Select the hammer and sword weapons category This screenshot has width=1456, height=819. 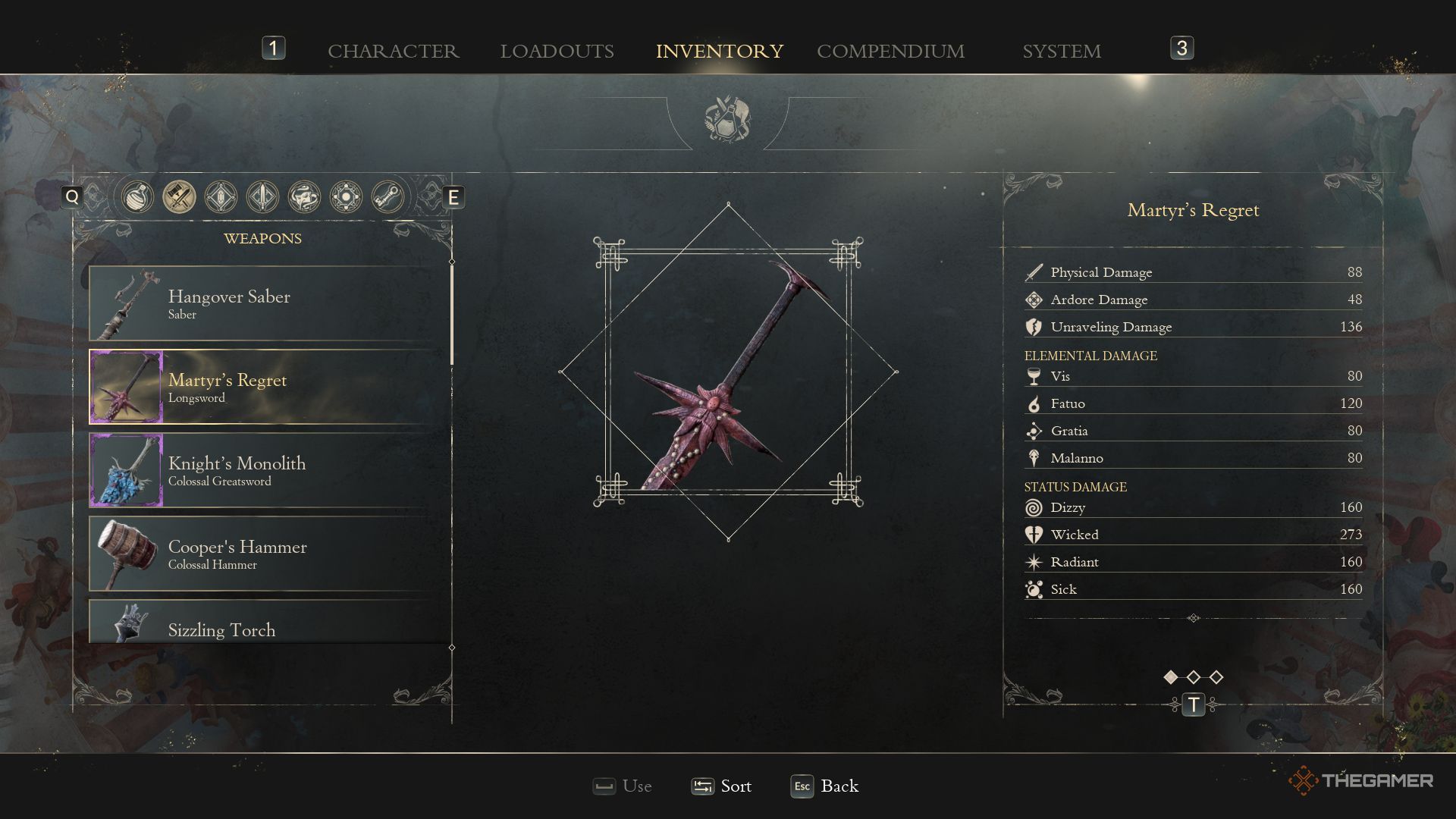click(x=179, y=197)
